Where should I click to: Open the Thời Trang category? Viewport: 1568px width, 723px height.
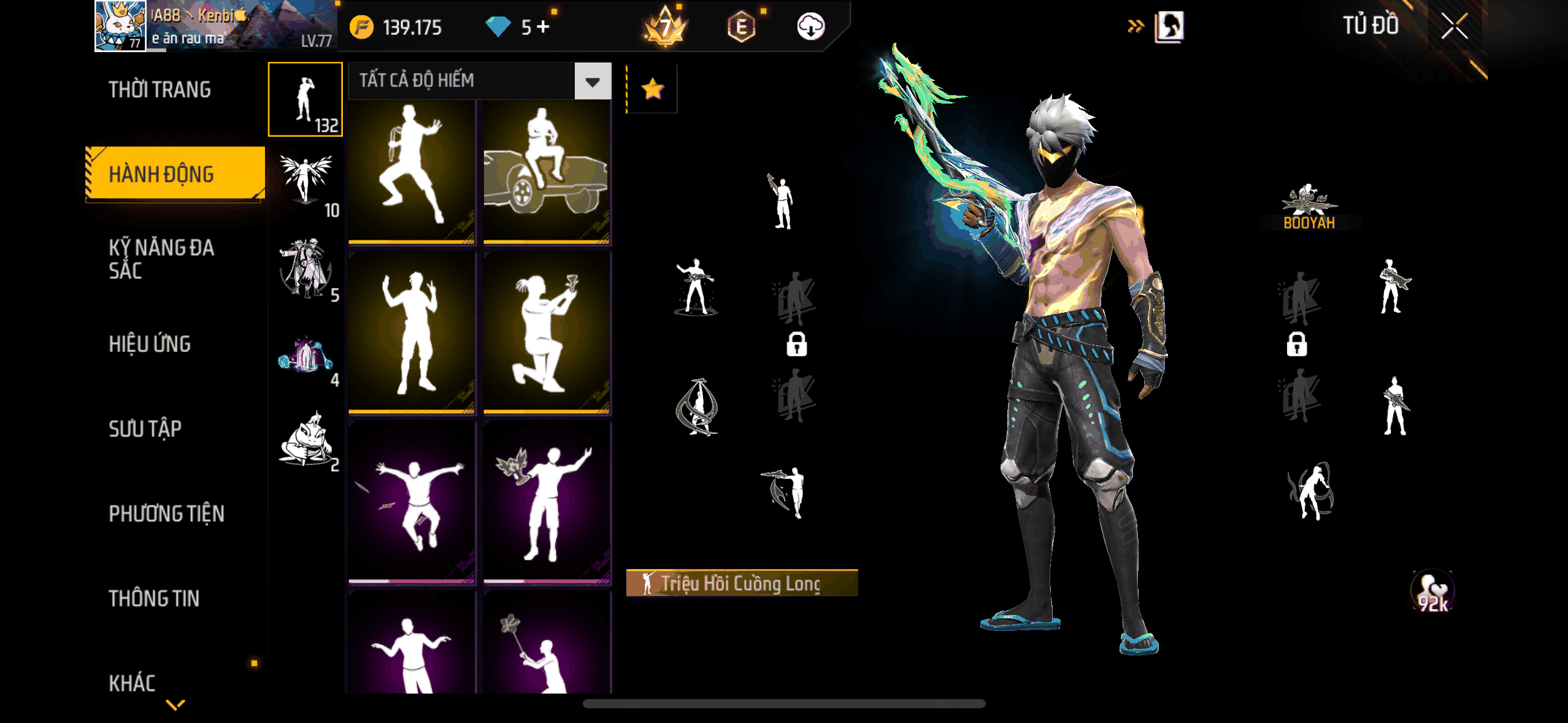[x=159, y=90]
